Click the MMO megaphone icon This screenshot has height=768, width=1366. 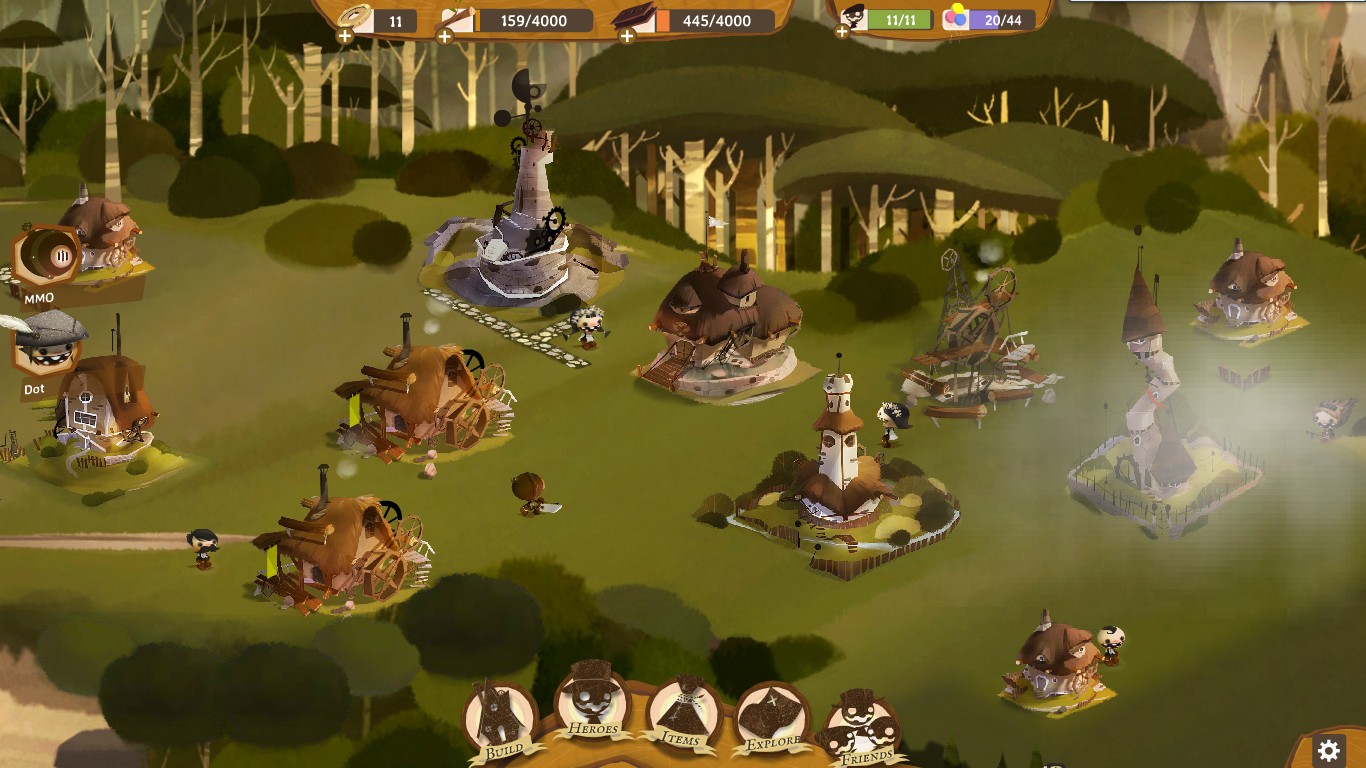(48, 259)
